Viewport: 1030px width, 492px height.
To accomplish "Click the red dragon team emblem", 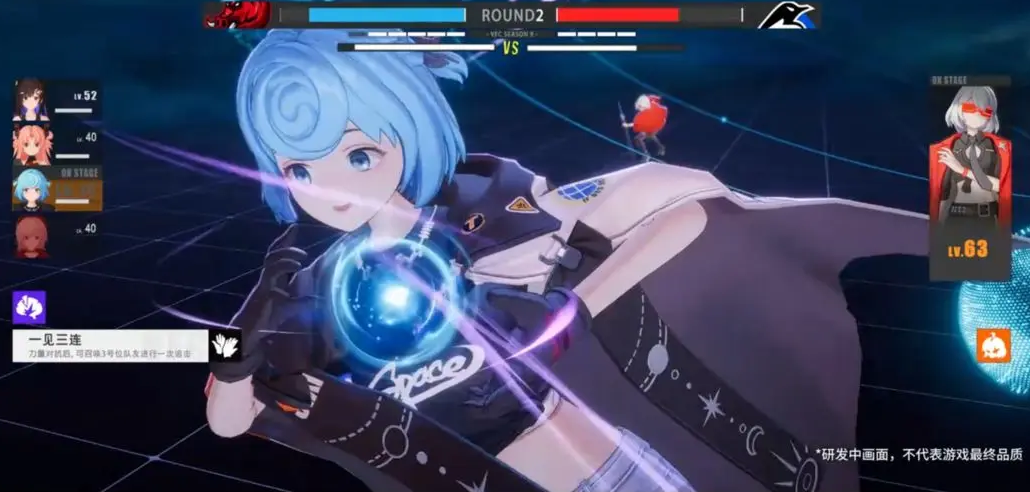I will [236, 15].
